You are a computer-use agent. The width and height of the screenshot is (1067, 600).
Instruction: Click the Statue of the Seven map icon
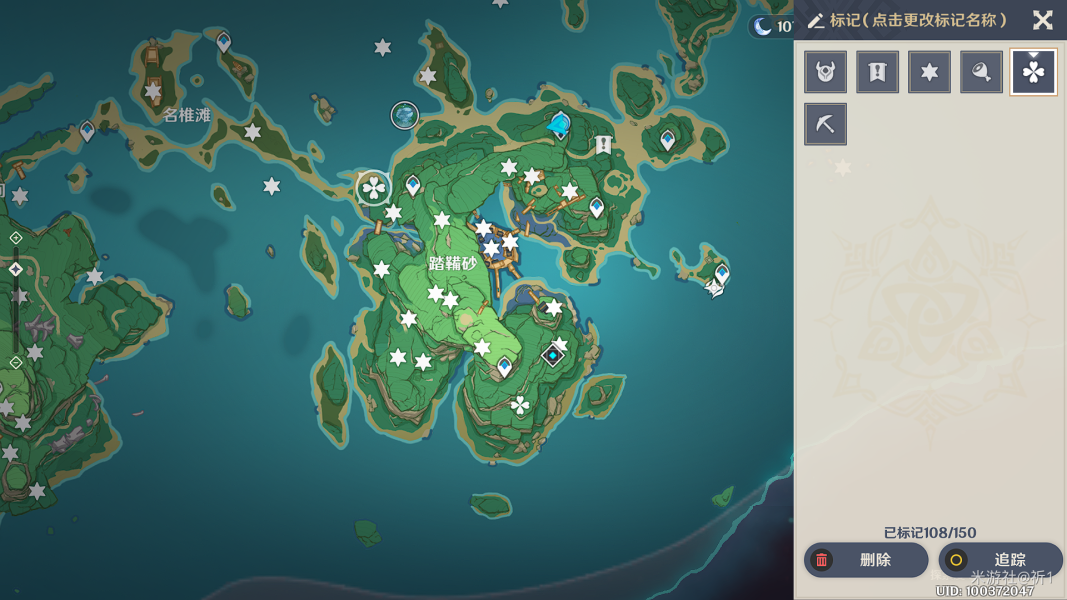tap(559, 125)
